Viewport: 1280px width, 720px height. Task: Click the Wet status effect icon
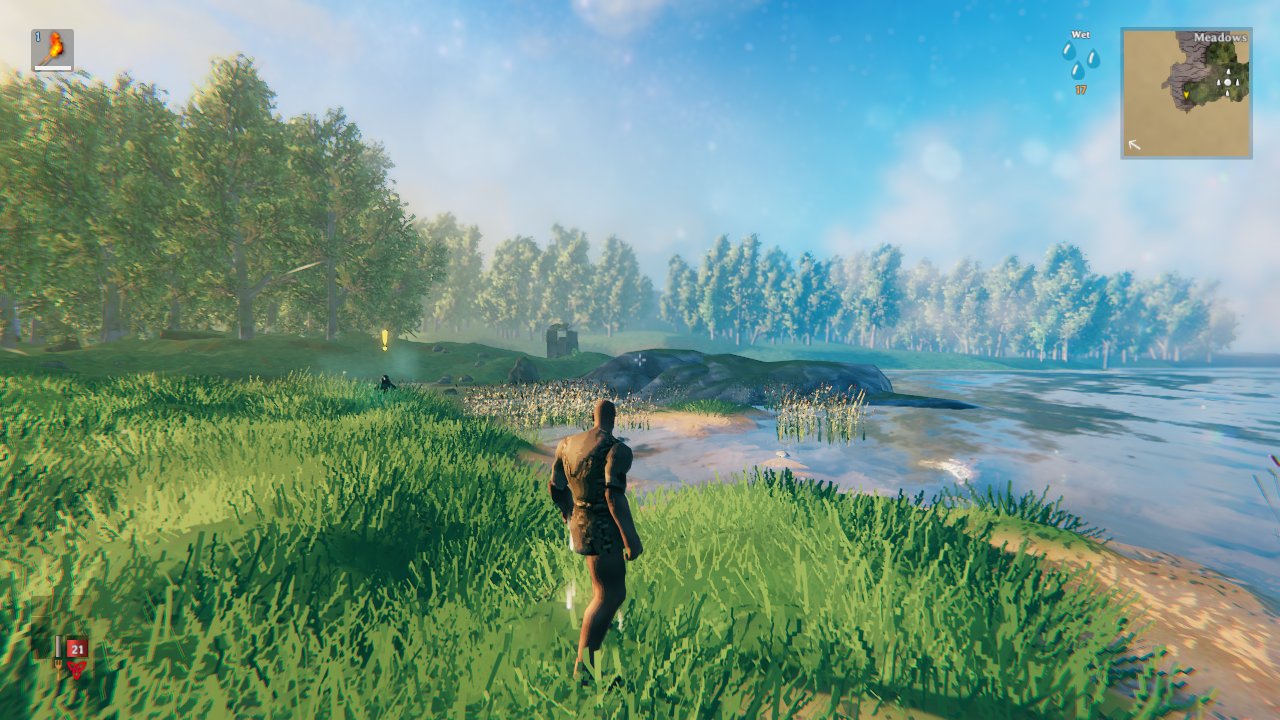click(1080, 59)
